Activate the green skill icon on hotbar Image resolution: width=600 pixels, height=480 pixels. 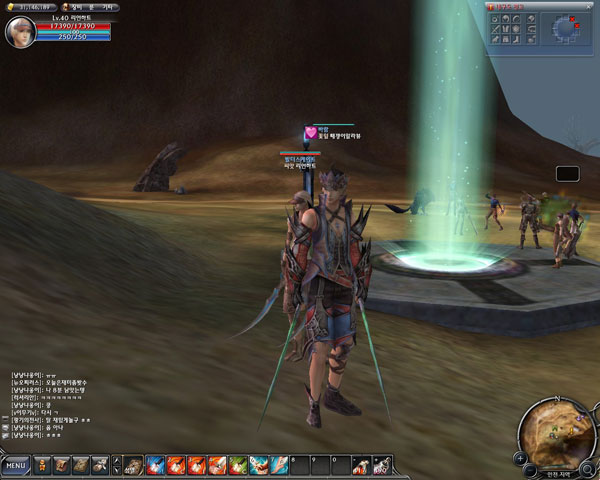[237, 465]
